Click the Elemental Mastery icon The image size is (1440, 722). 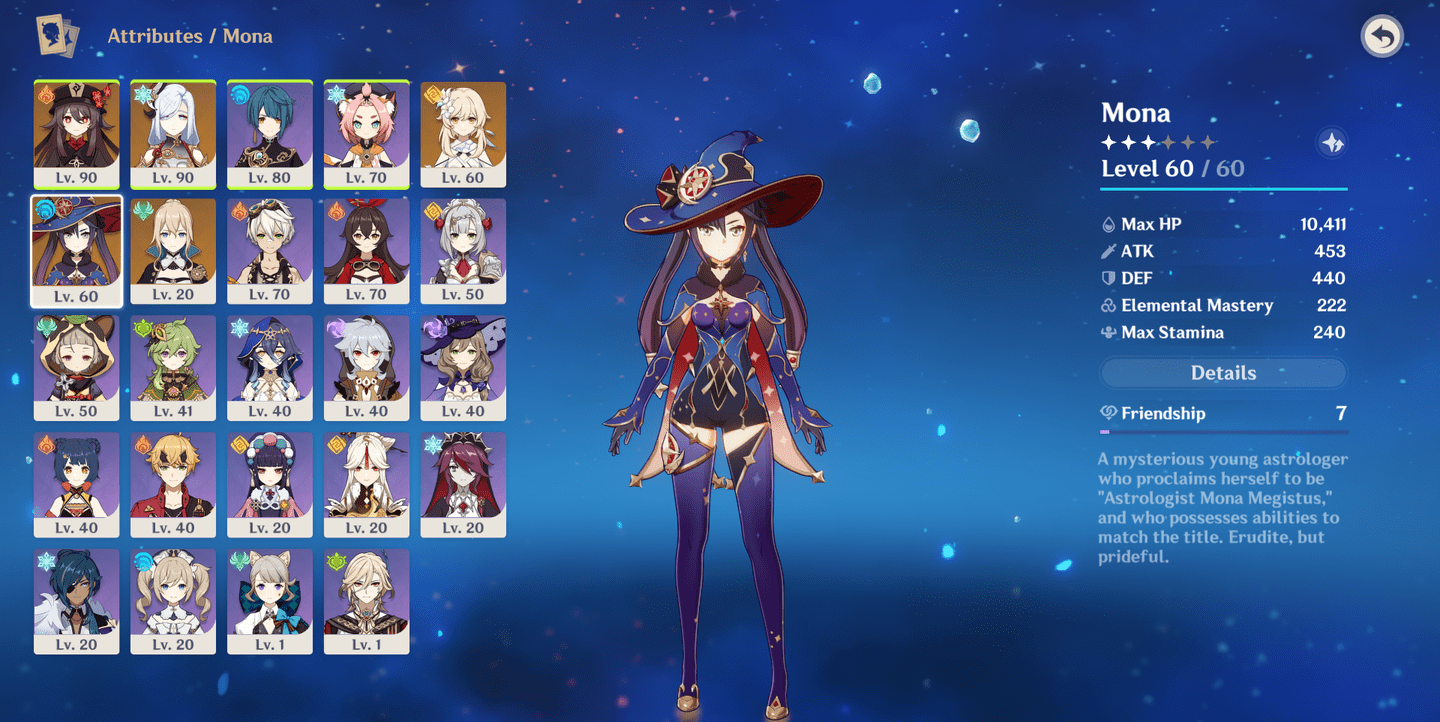pos(1110,305)
